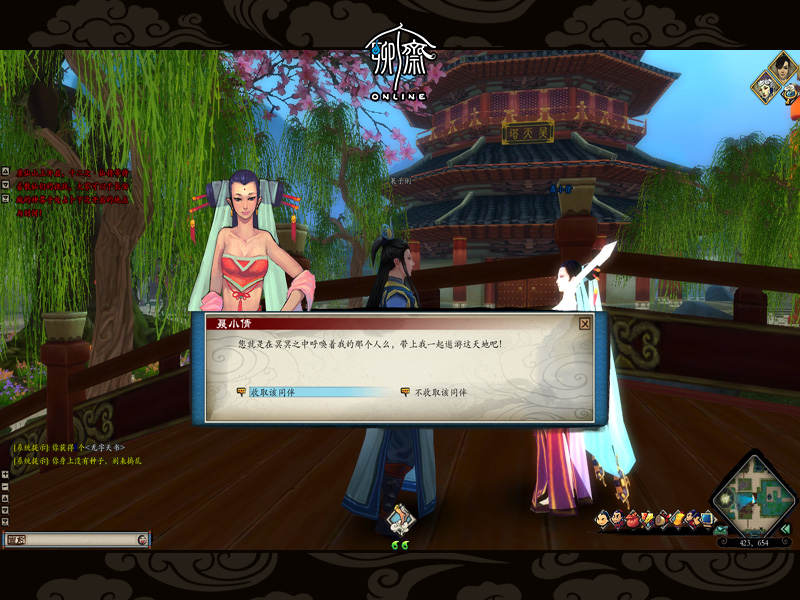The height and width of the screenshot is (600, 800).
Task: Open the emoticon face button in chat bar
Action: point(142,539)
